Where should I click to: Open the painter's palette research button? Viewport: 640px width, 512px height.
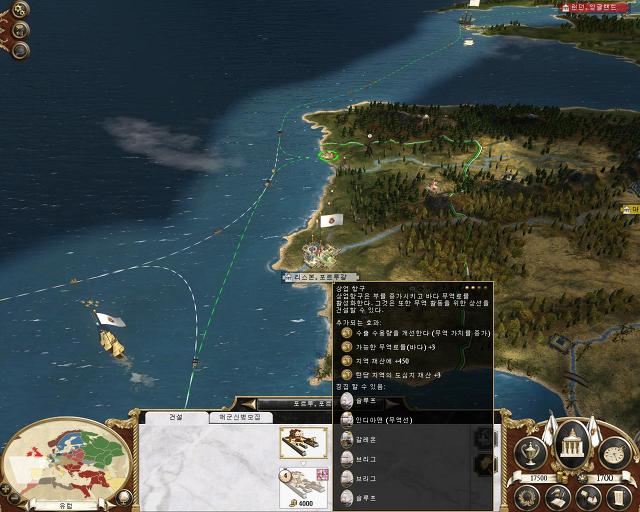pos(613,455)
